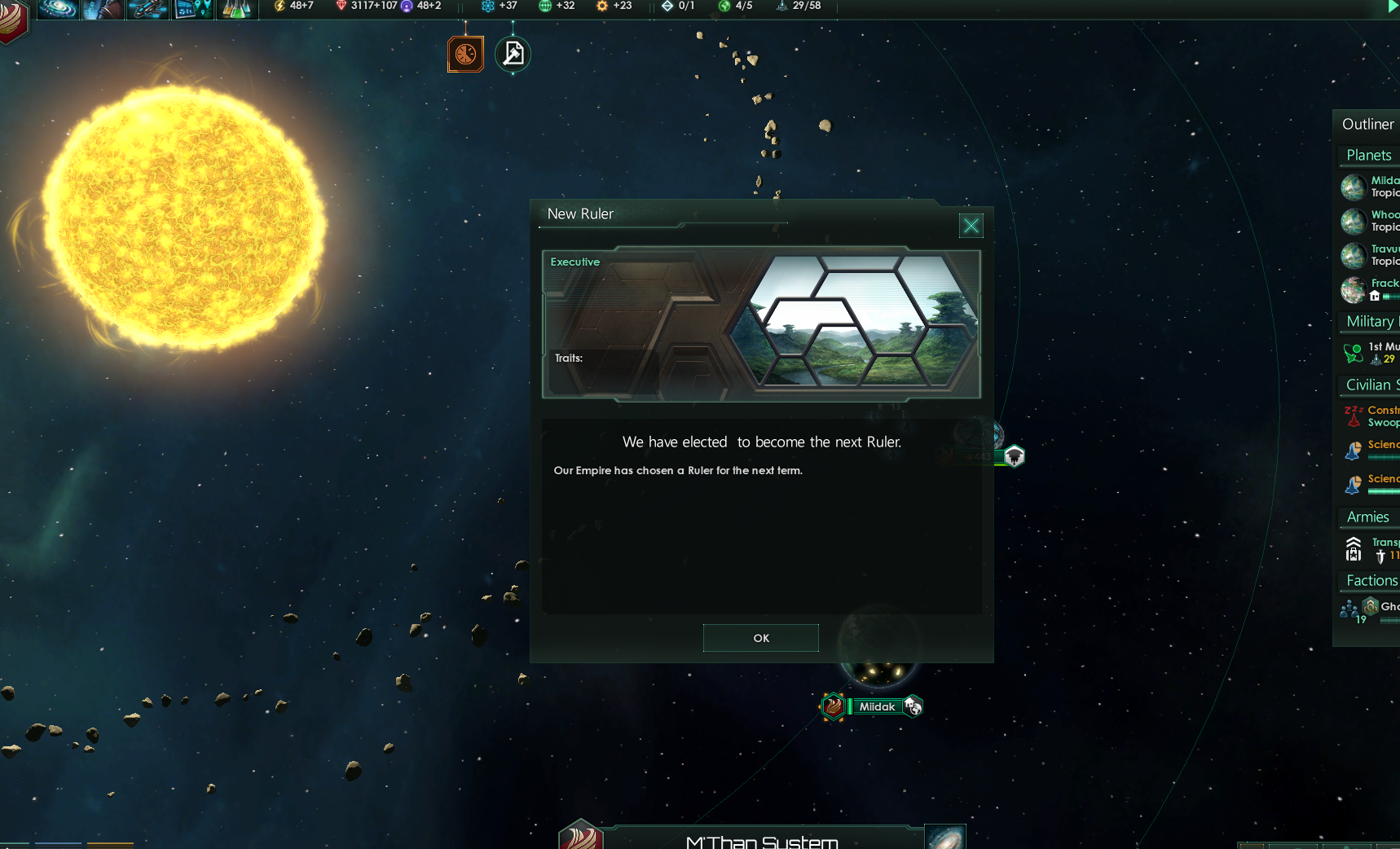Click OK to confirm the new ruler
1400x849 pixels.
click(760, 638)
